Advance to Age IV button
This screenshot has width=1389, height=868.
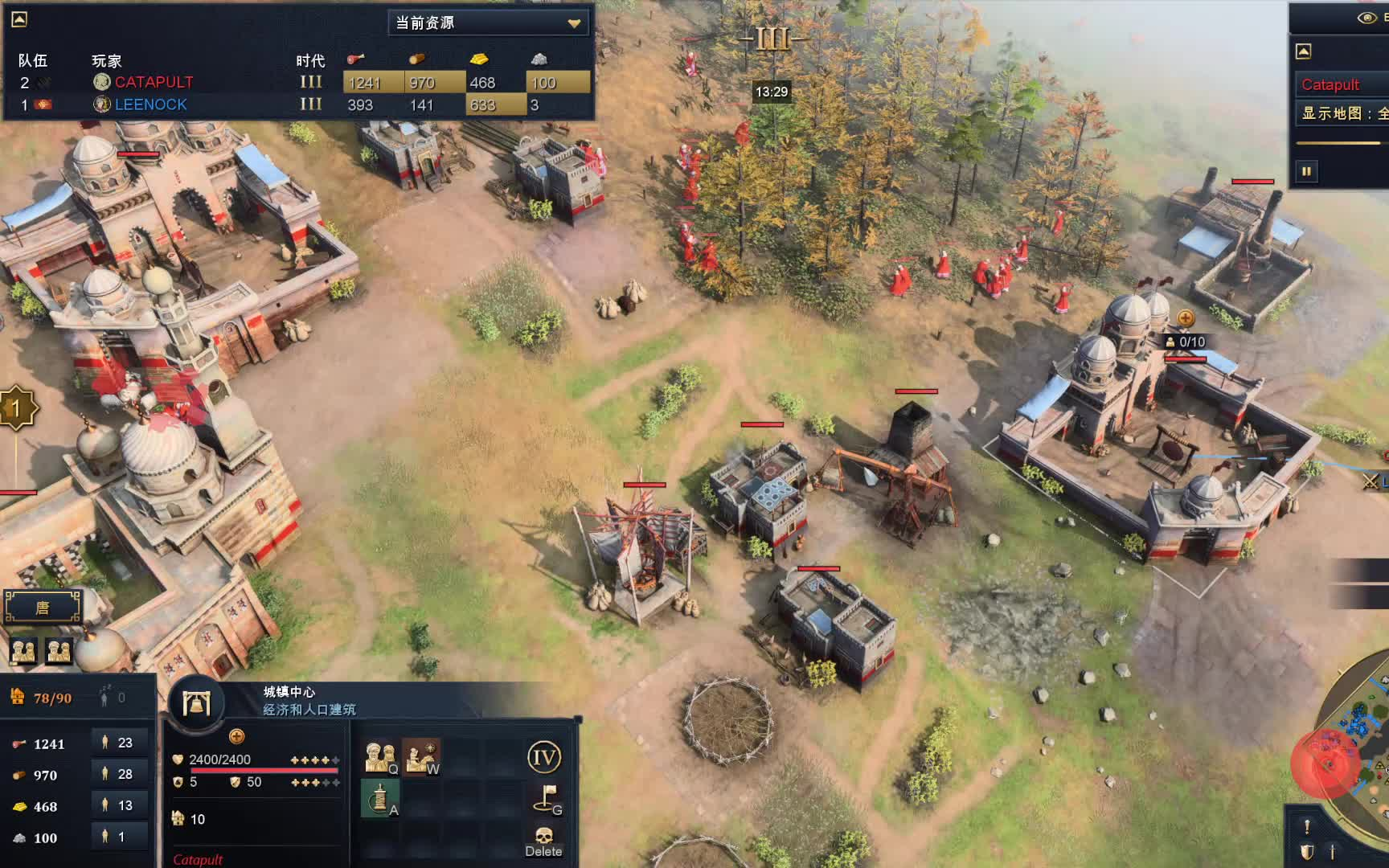(543, 757)
